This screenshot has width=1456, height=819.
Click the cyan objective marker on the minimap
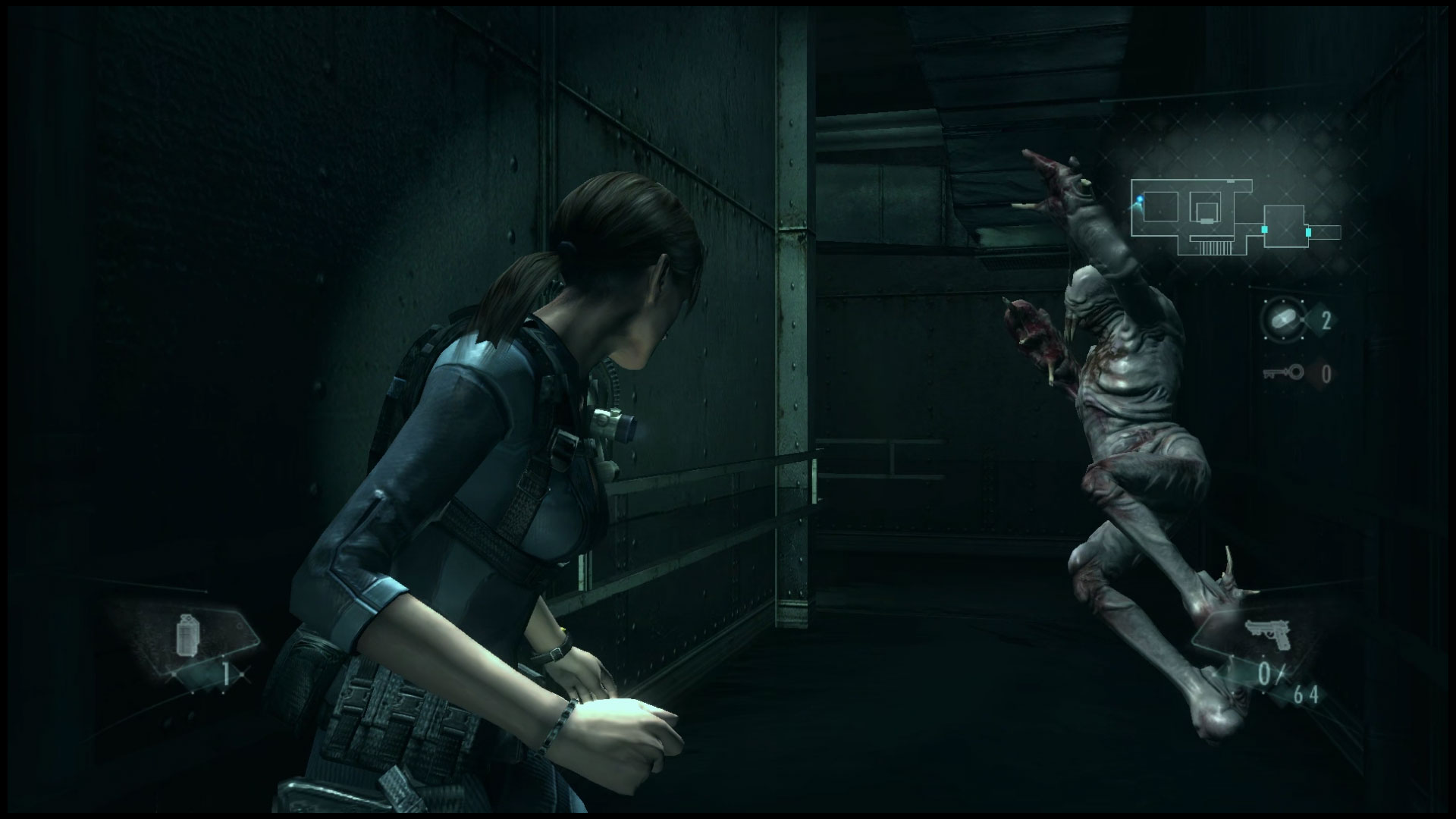click(1264, 230)
